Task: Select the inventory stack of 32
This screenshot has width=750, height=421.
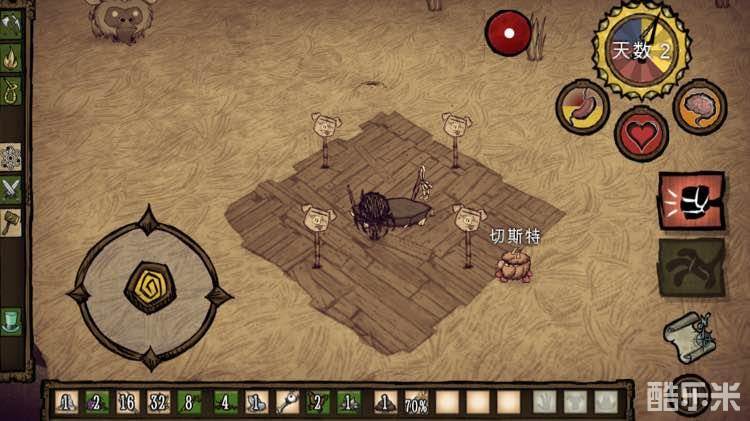Action: pyautogui.click(x=158, y=403)
